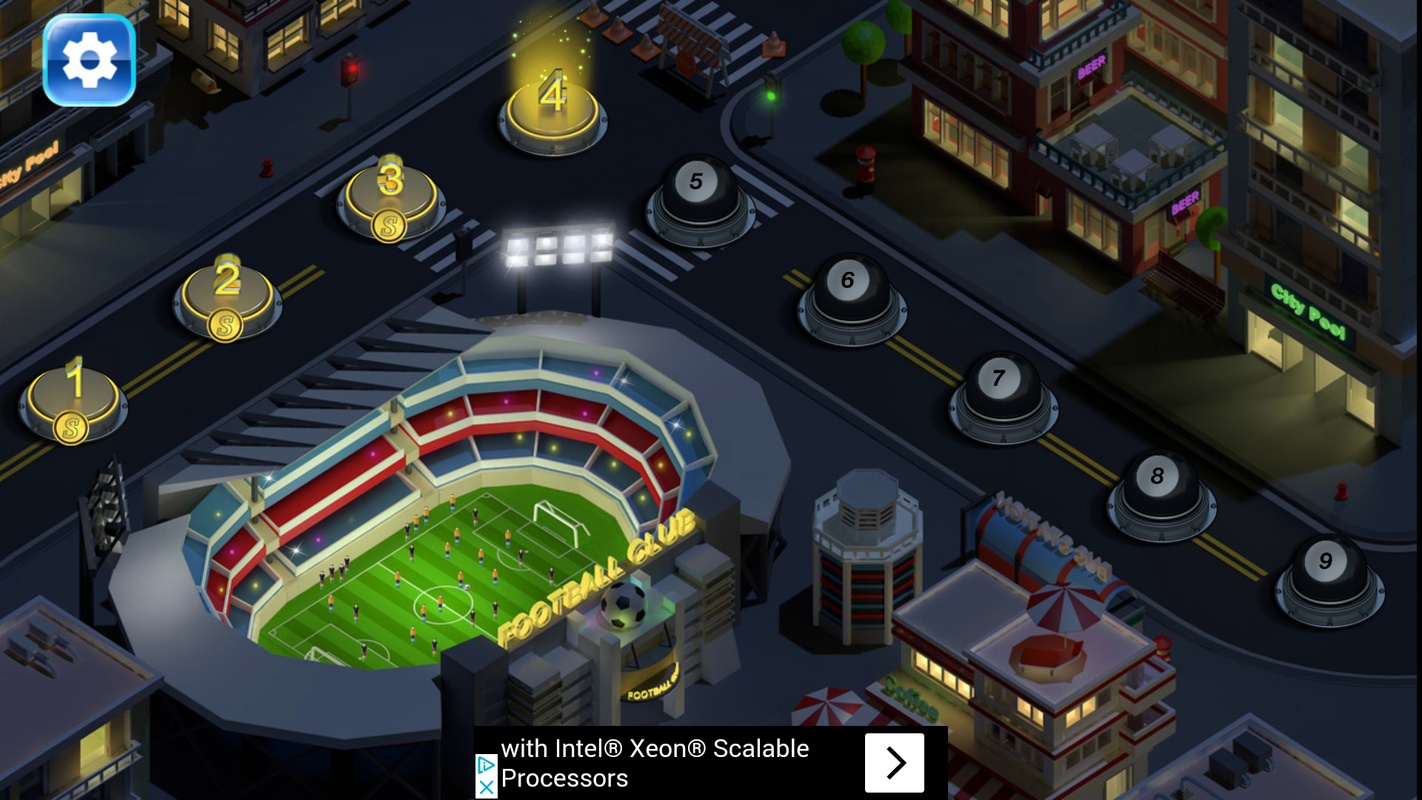Open the gear settings menu
This screenshot has width=1422, height=800.
(89, 60)
